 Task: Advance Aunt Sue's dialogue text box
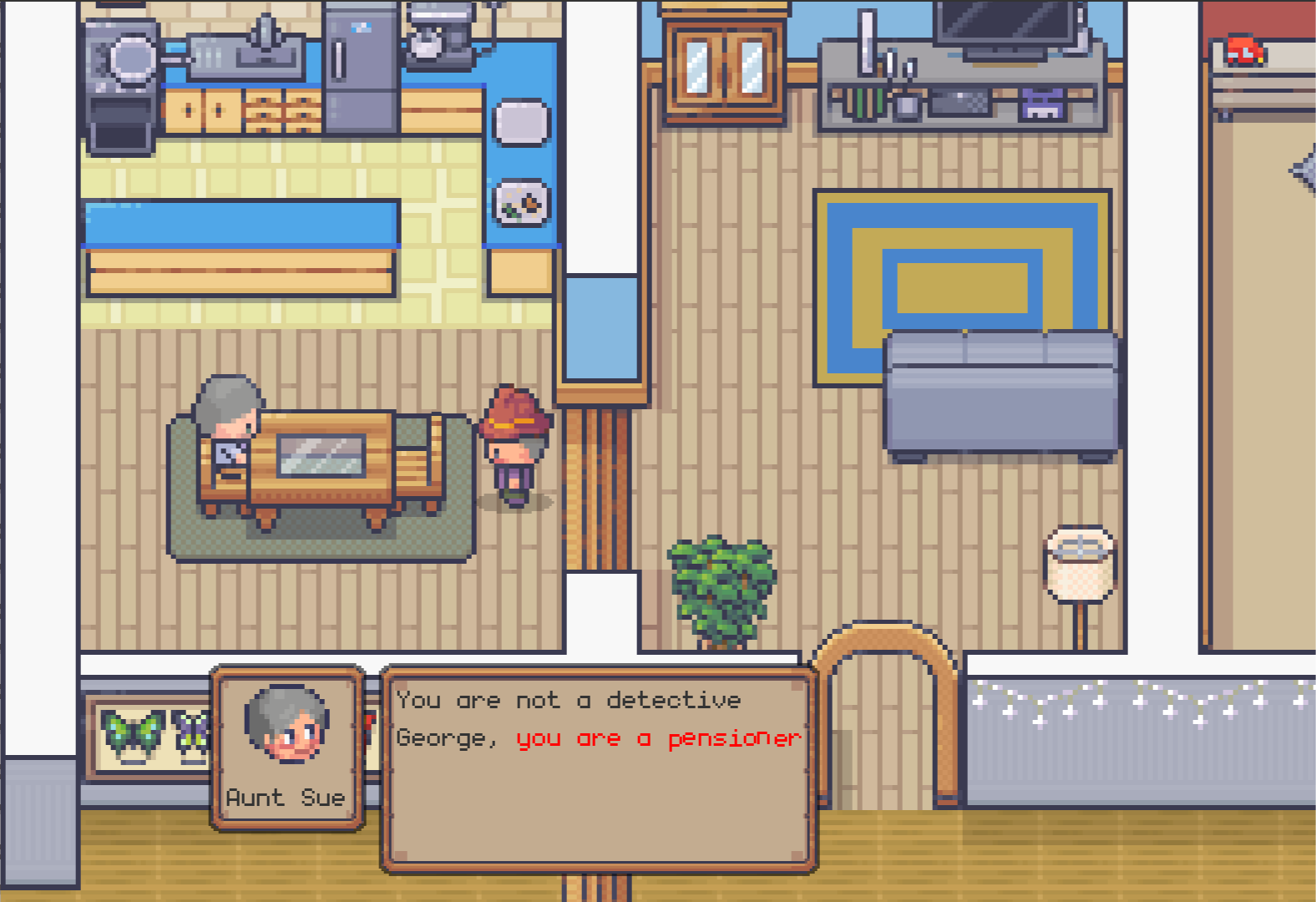click(598, 768)
